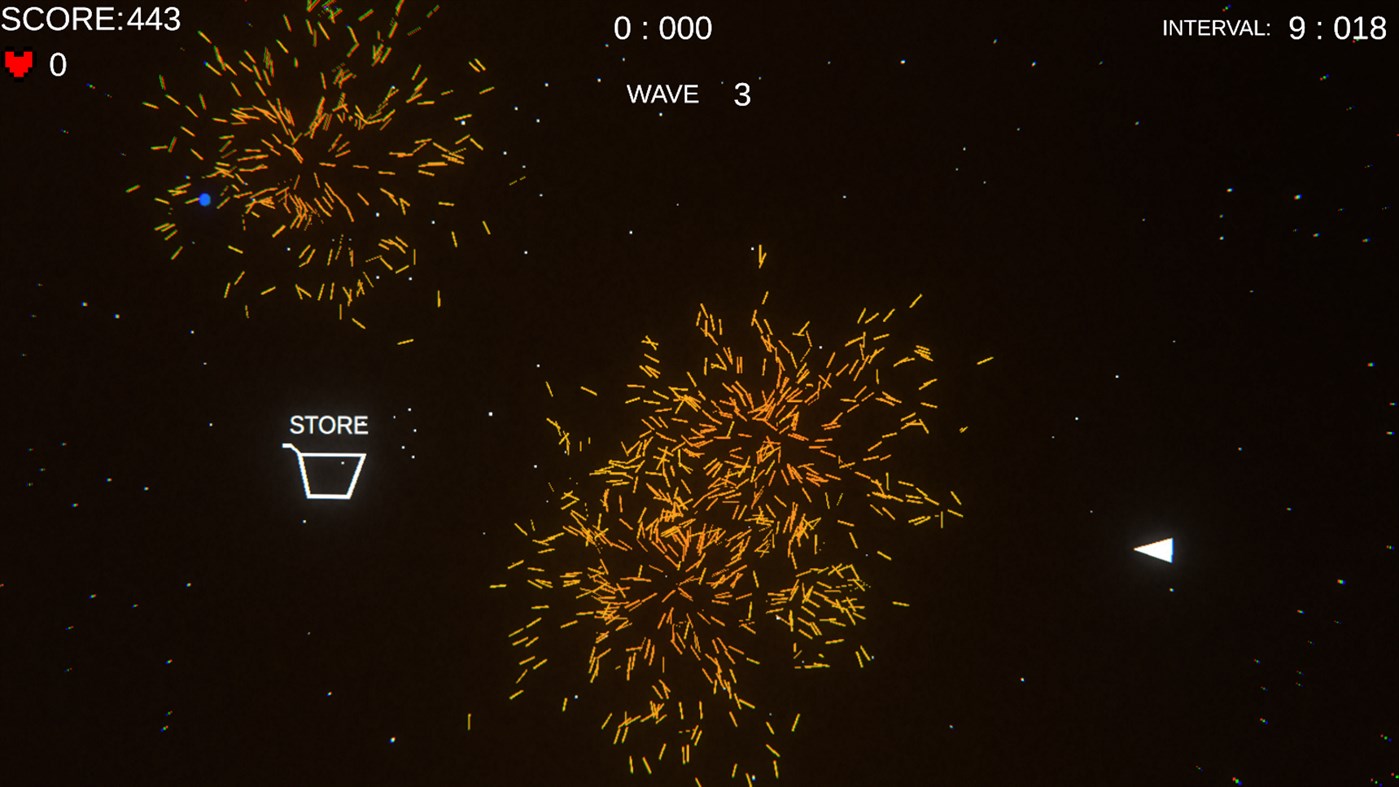Screen dimensions: 1399x787
Task: Click the number 3 beside WAVE
Action: pos(744,94)
